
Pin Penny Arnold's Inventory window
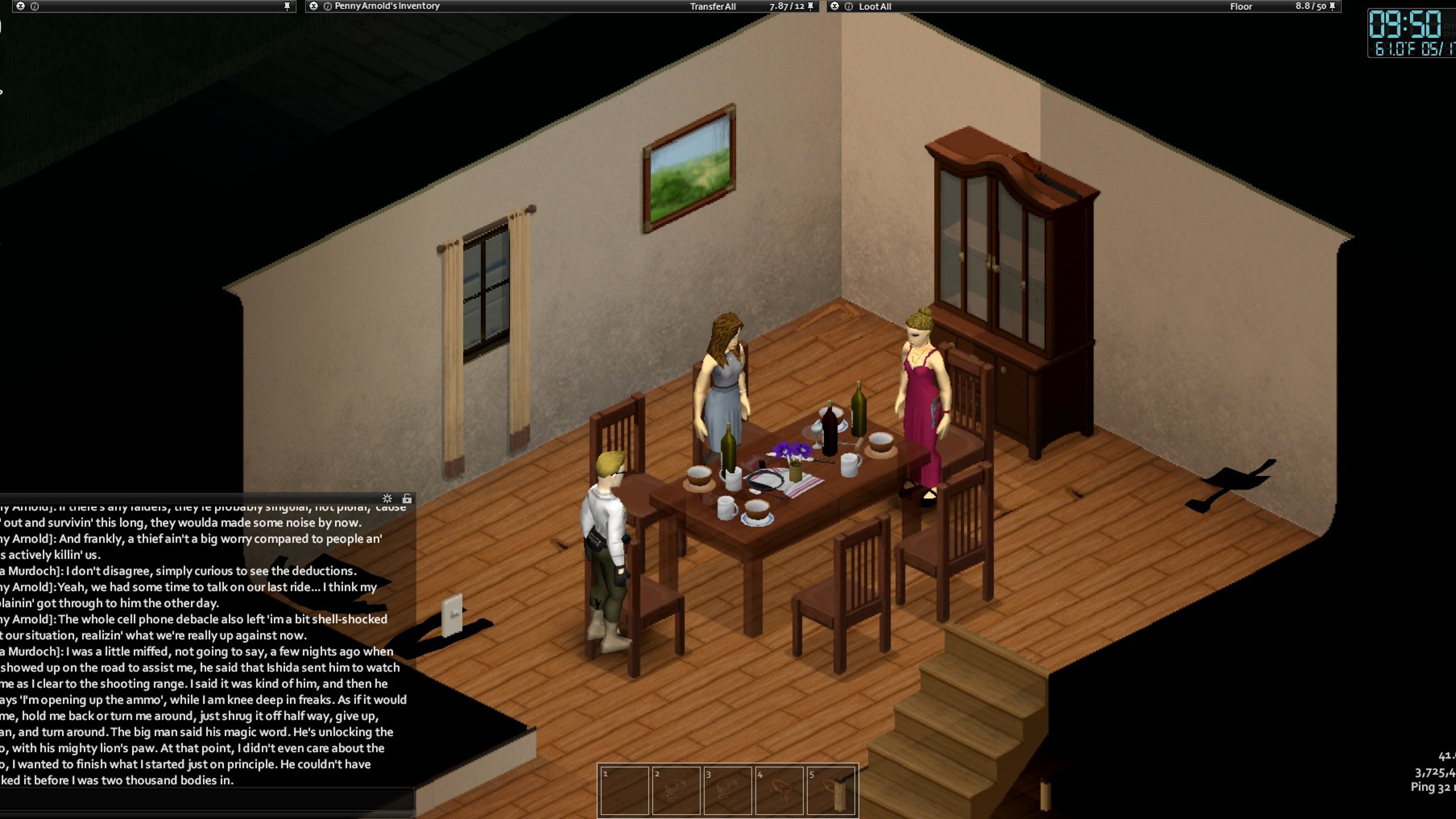coord(810,6)
